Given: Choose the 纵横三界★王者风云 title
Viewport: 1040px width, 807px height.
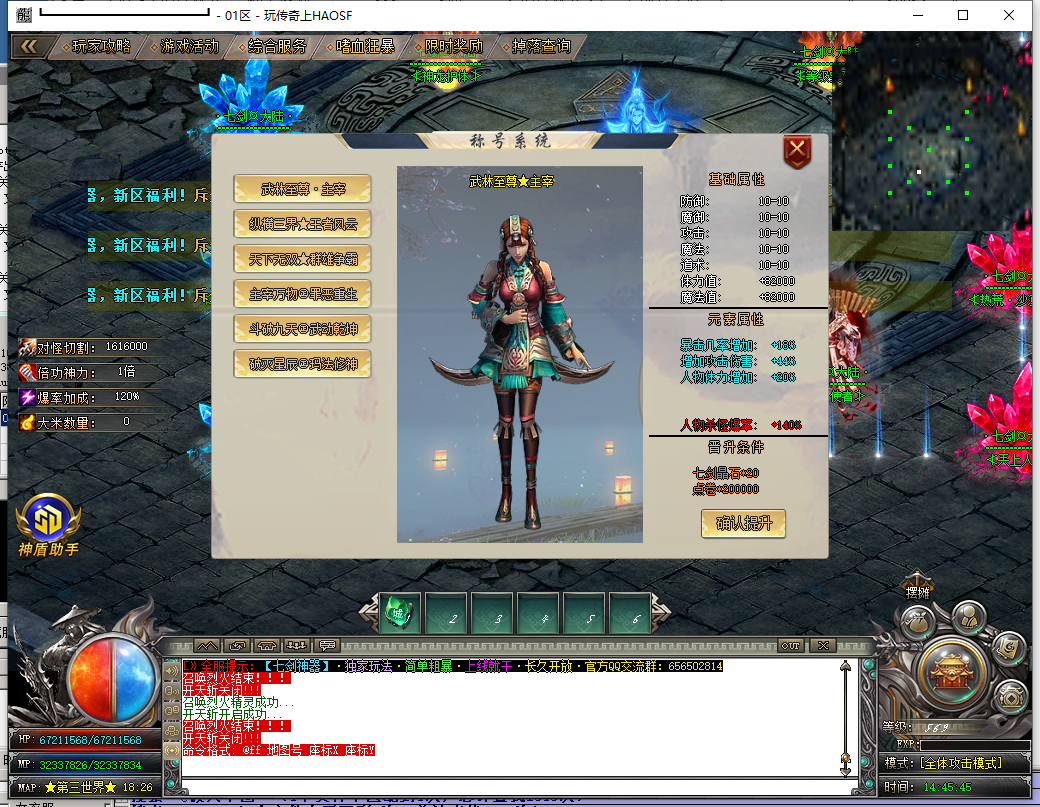Looking at the screenshot, I should click(x=302, y=223).
